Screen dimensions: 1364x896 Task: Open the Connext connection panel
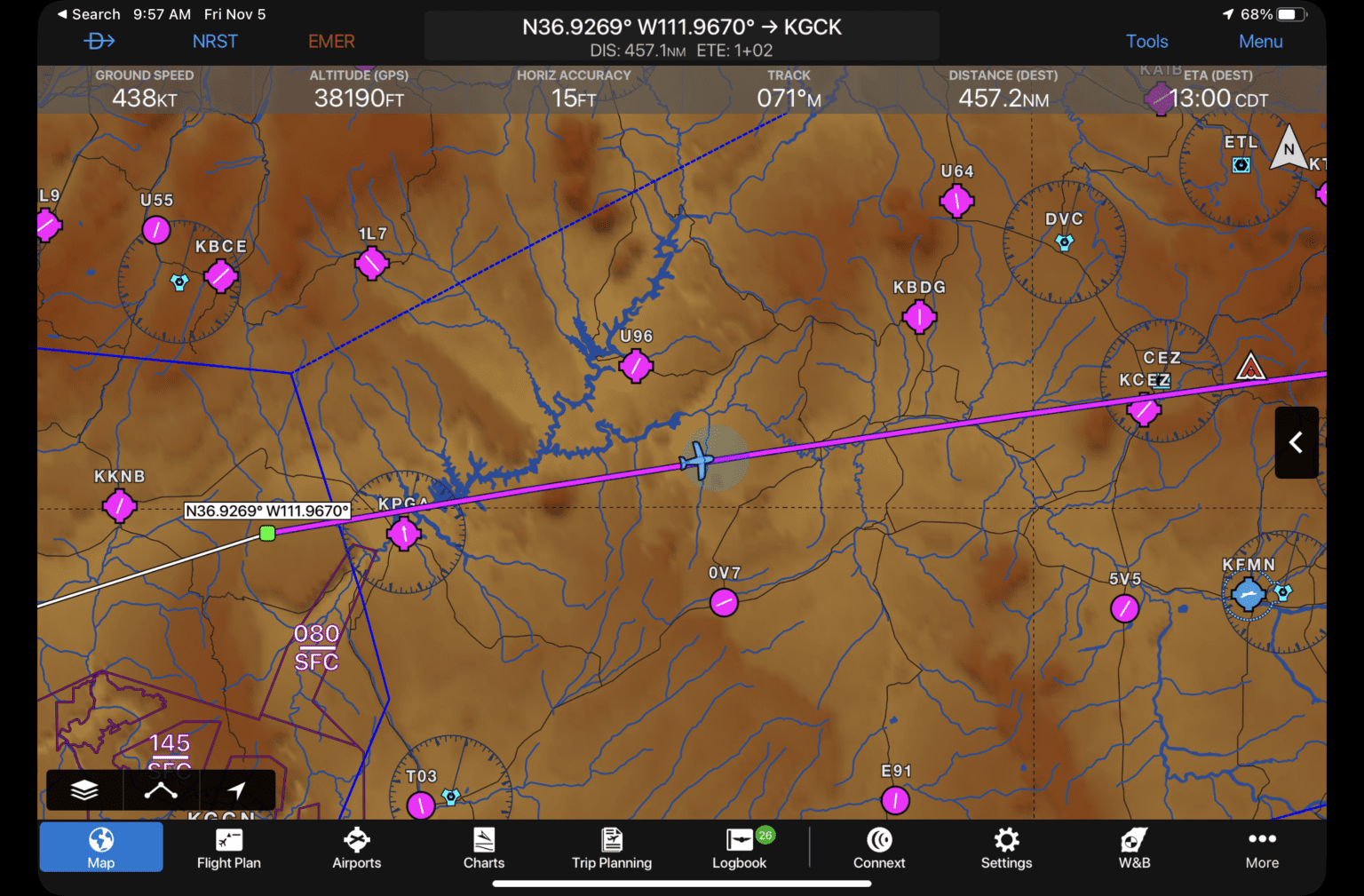[x=878, y=846]
